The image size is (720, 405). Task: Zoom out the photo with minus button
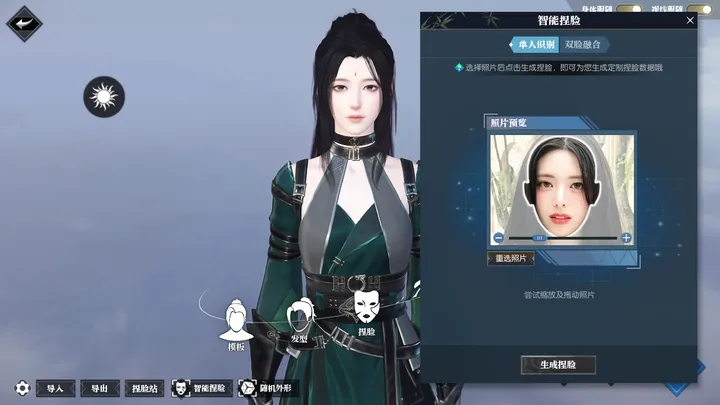point(498,238)
